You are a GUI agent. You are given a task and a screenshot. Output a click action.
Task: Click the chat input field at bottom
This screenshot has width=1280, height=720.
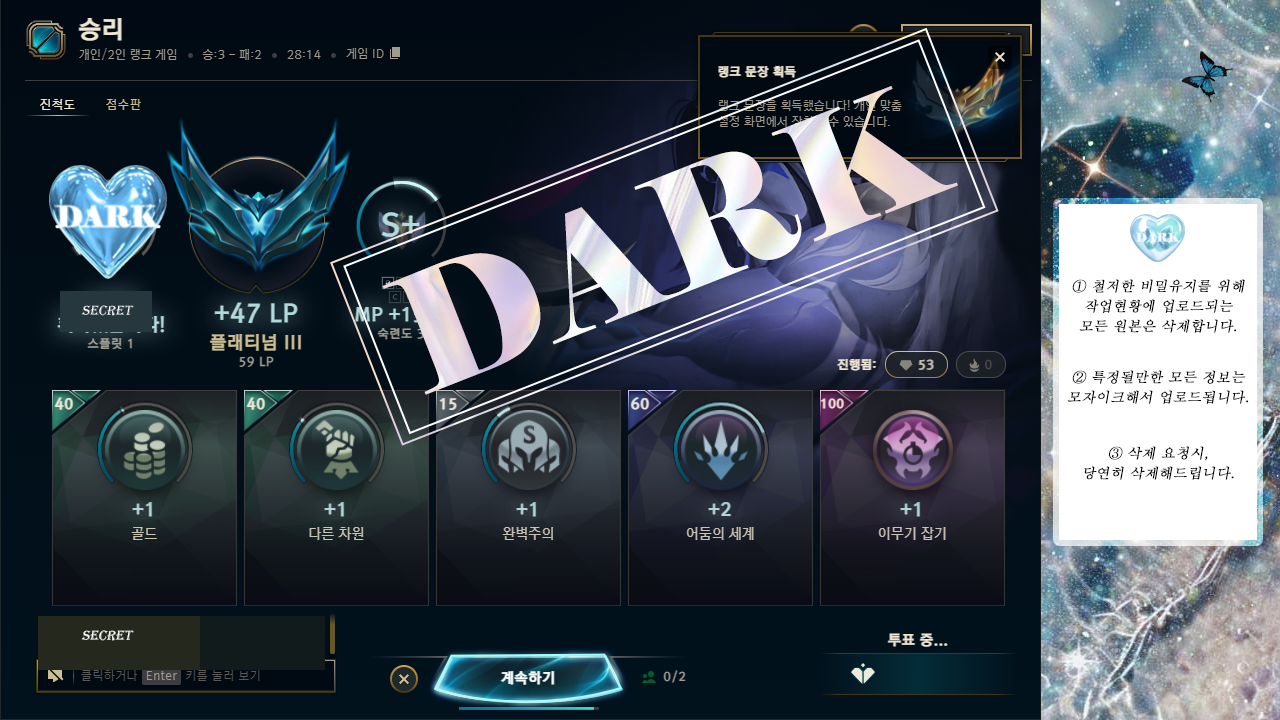186,677
